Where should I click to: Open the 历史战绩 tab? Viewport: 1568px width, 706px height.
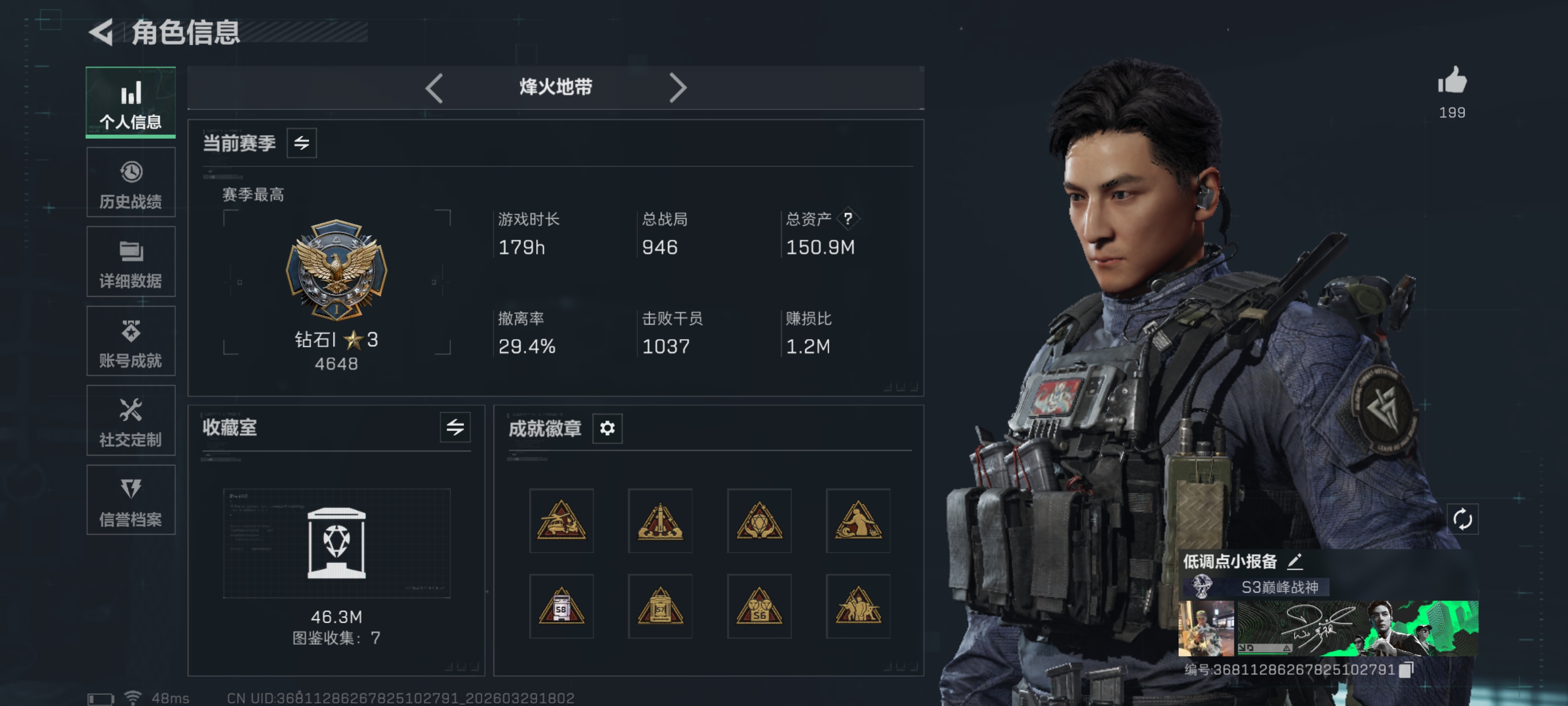[131, 183]
